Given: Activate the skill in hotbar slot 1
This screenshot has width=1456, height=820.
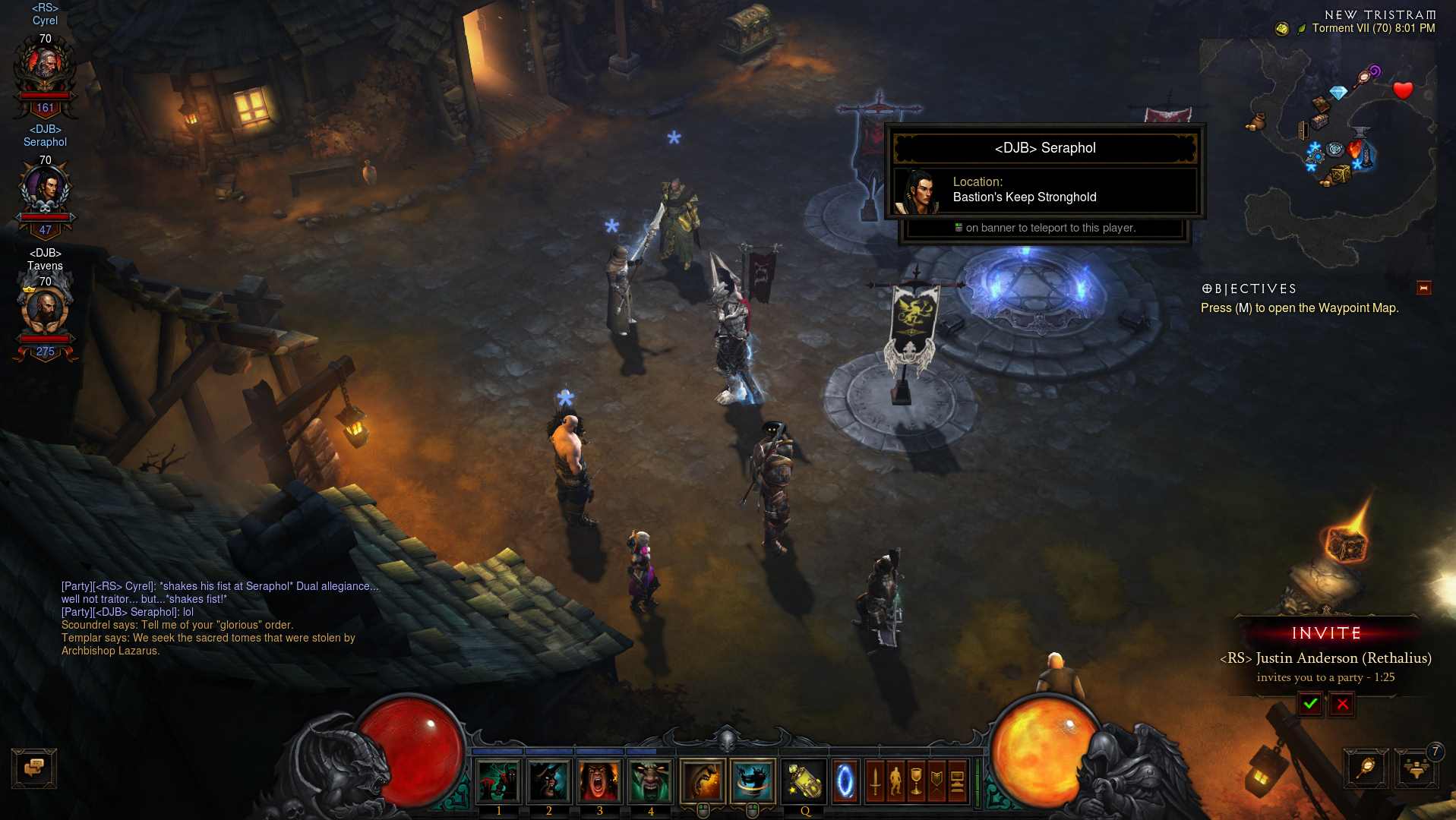Looking at the screenshot, I should click(x=498, y=781).
